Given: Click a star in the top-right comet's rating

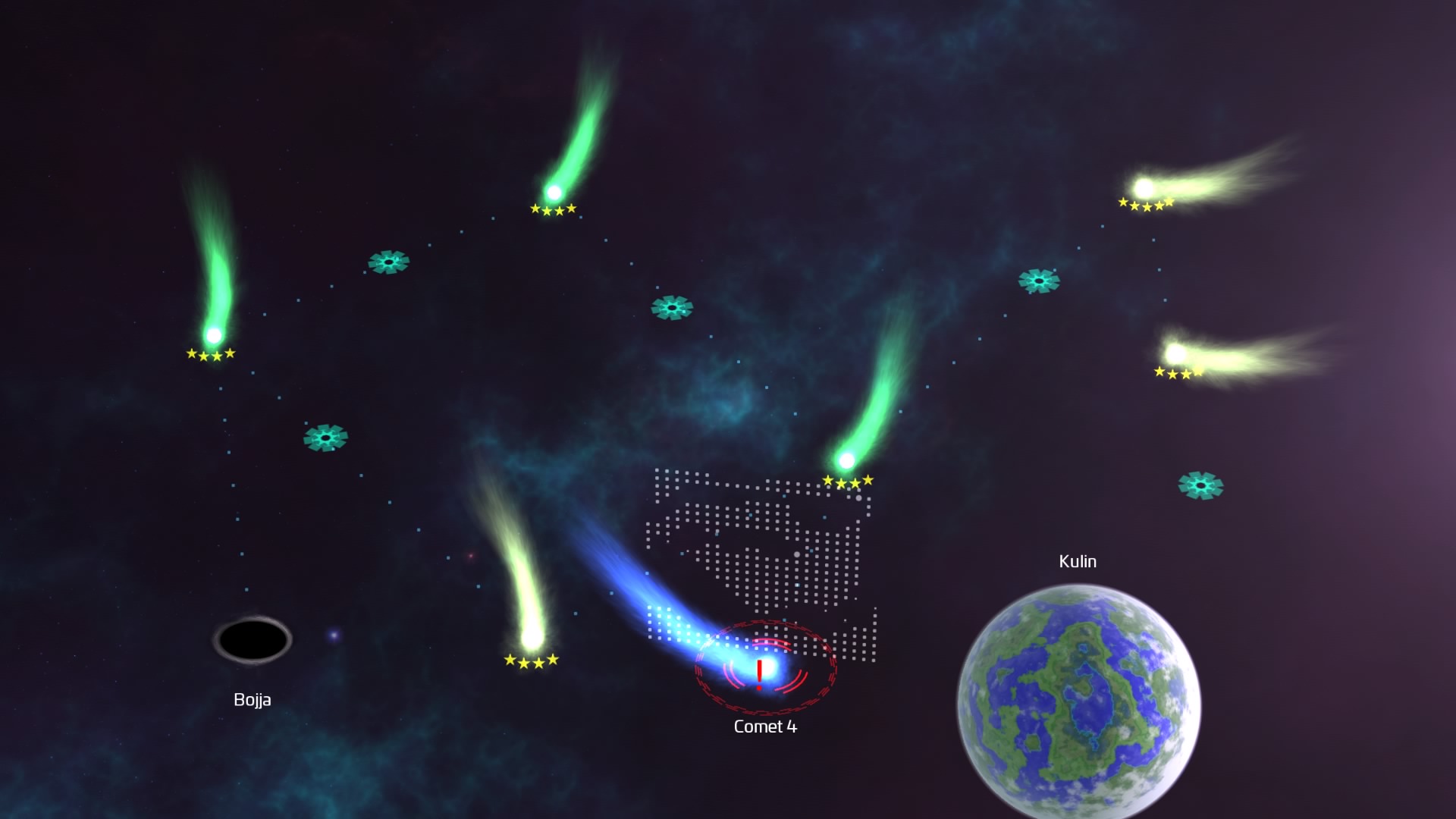Looking at the screenshot, I should (x=1144, y=203).
